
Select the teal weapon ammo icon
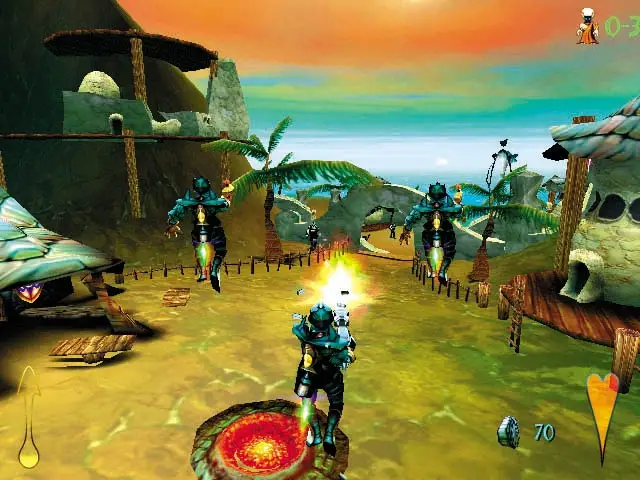click(x=509, y=432)
